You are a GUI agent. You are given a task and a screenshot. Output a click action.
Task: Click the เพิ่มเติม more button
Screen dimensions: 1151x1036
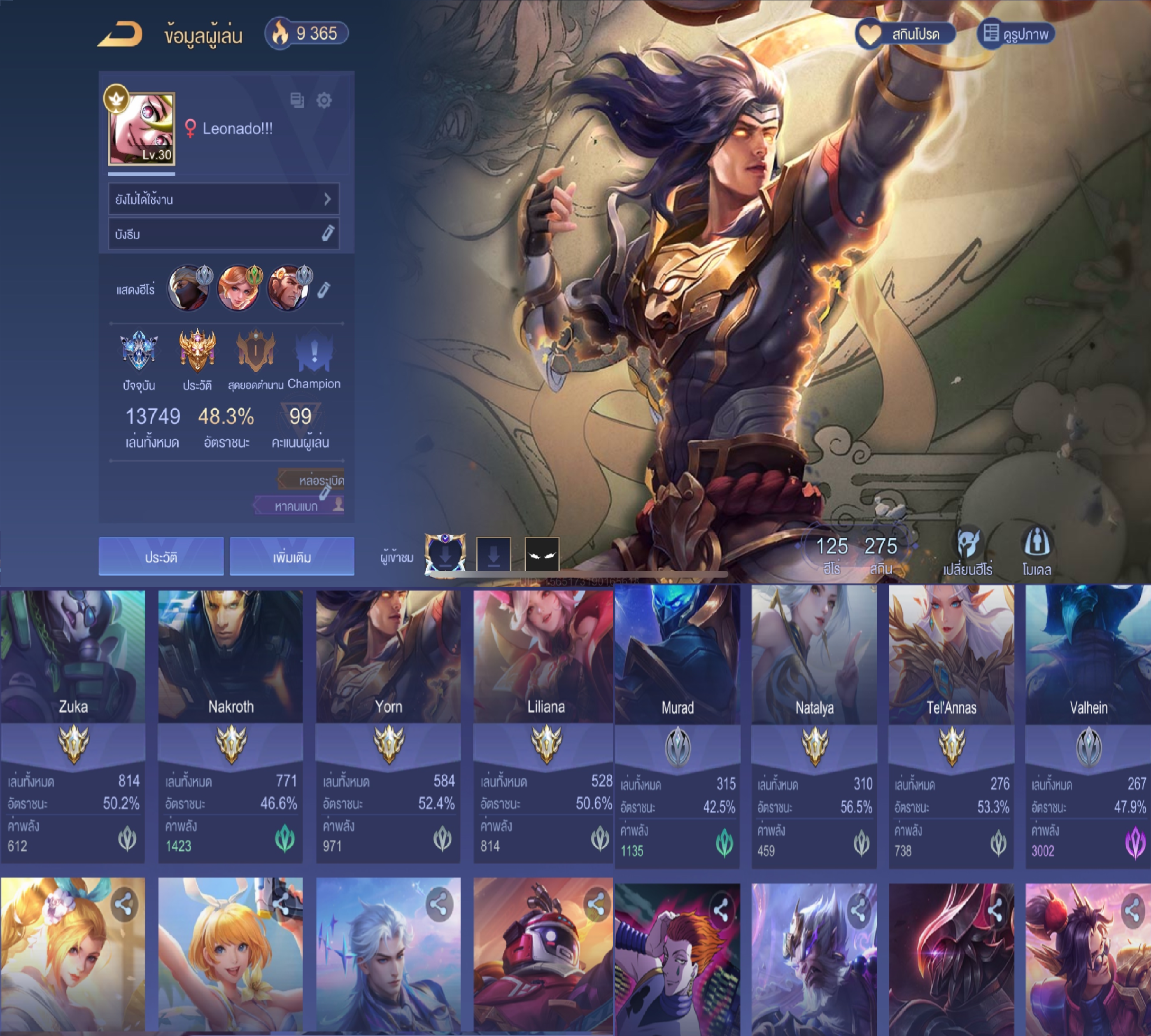(292, 557)
